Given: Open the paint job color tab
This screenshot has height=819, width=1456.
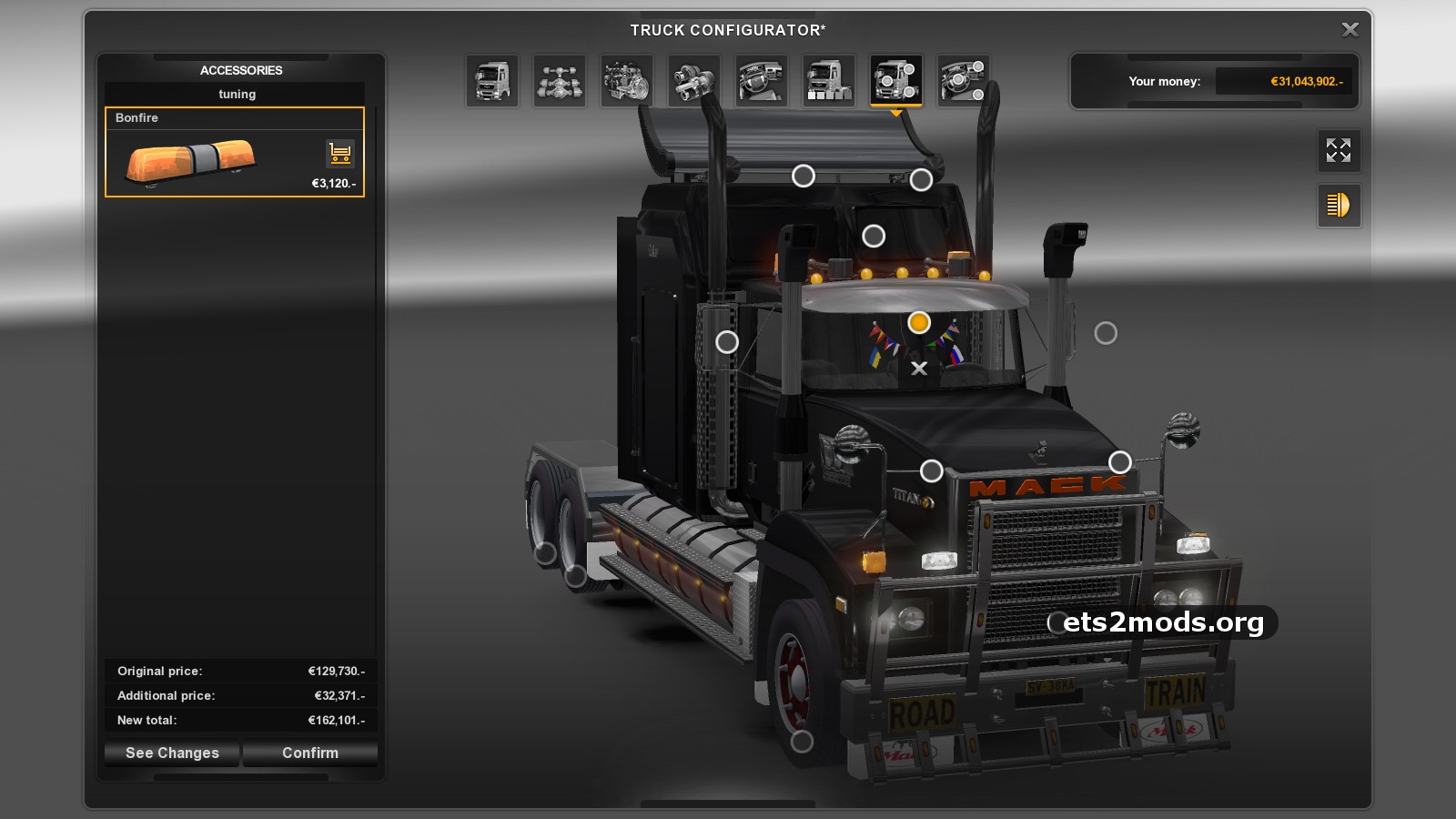Looking at the screenshot, I should (x=829, y=81).
